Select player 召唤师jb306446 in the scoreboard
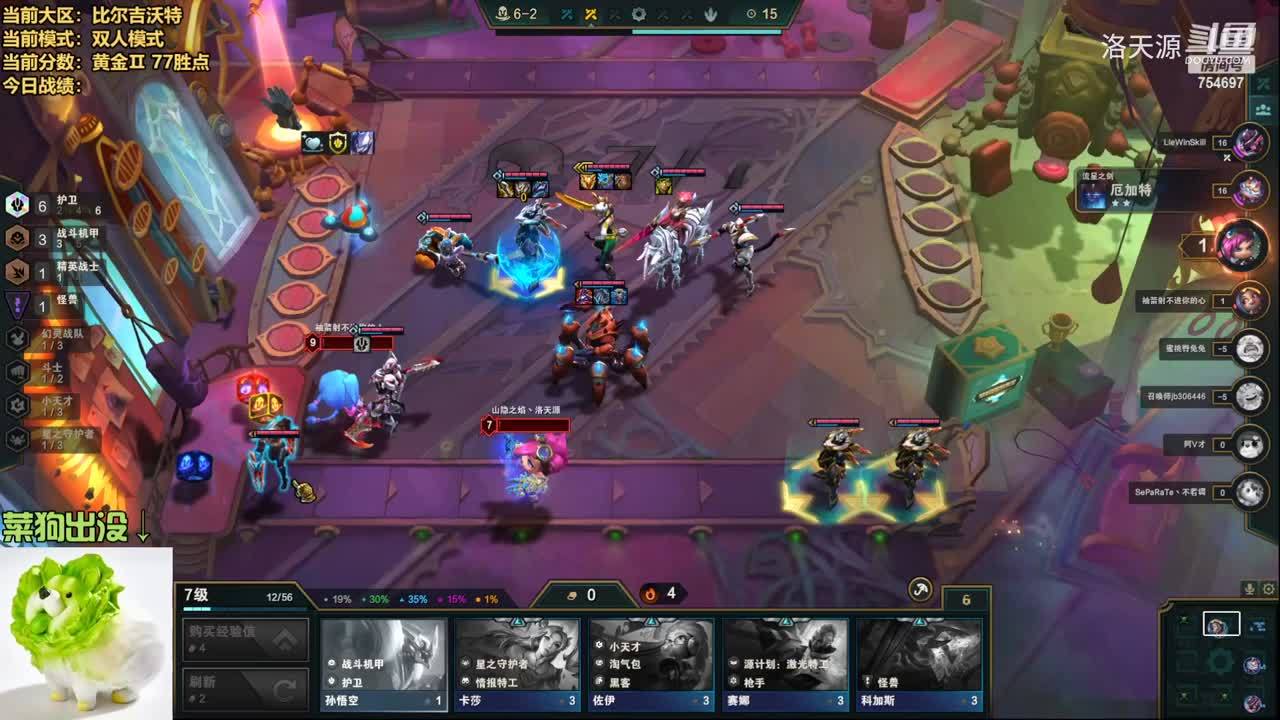 (1250, 396)
